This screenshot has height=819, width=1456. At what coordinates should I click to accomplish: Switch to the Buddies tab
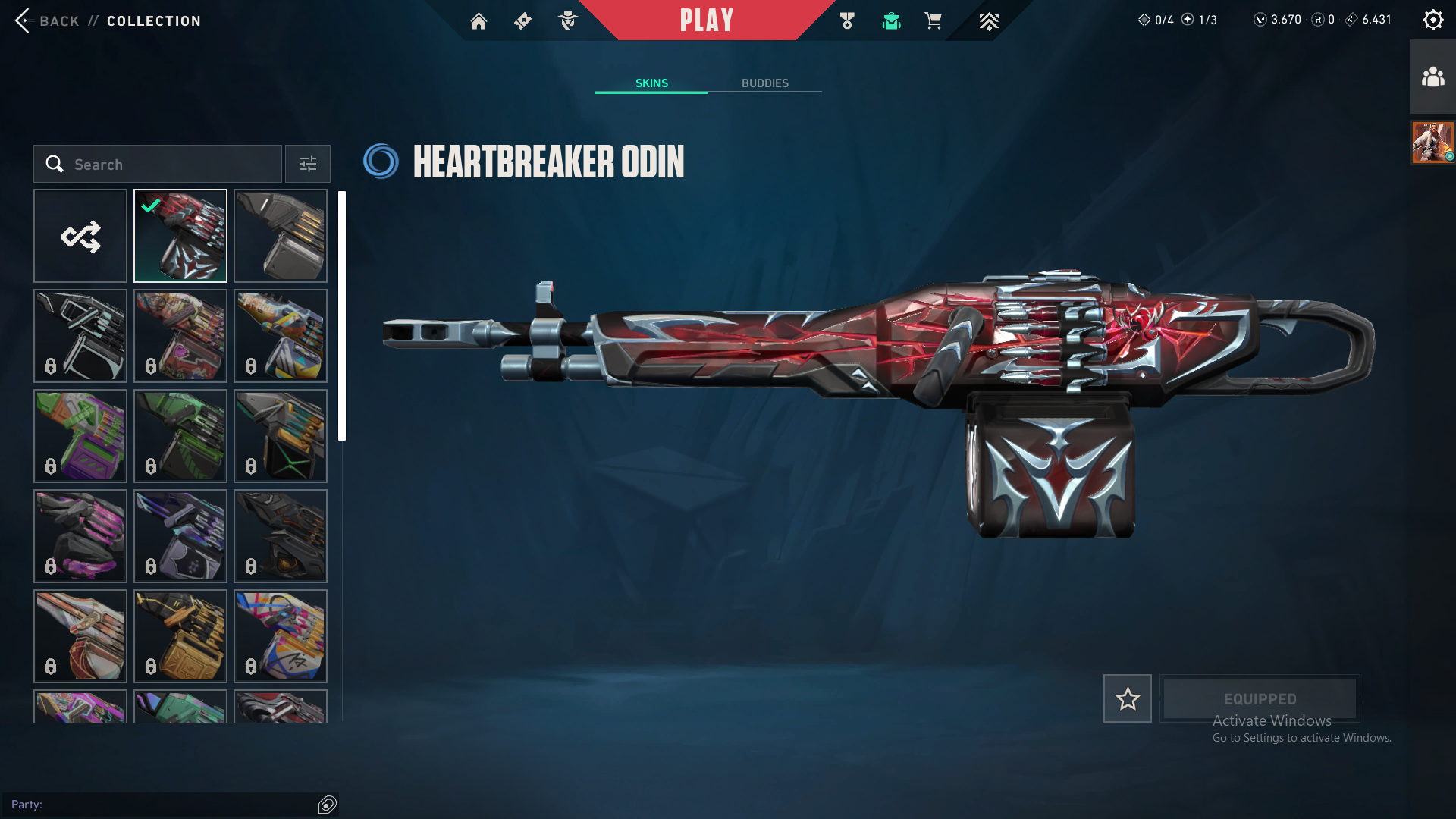tap(764, 83)
